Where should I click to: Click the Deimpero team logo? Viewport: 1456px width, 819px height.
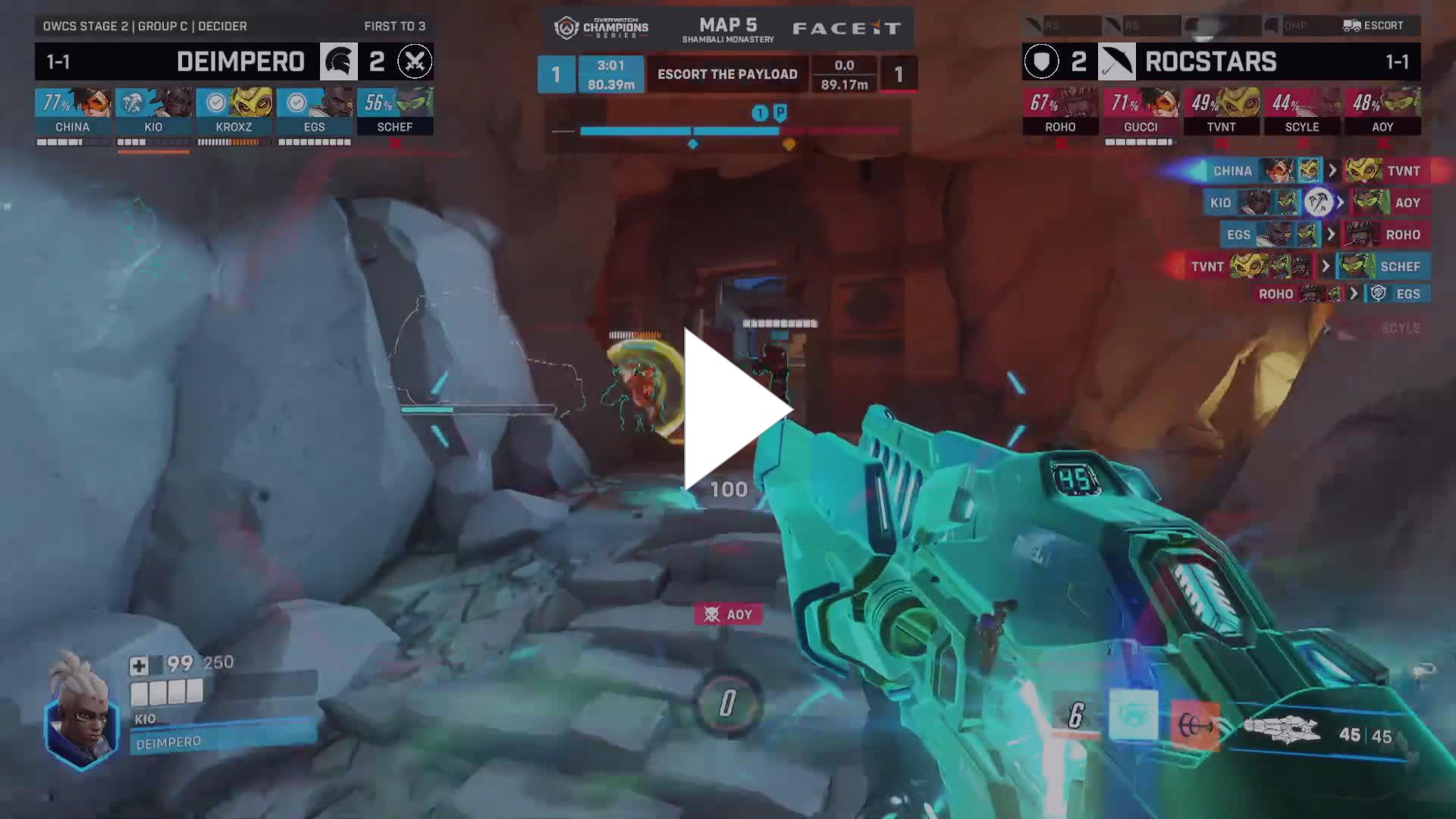pyautogui.click(x=338, y=61)
